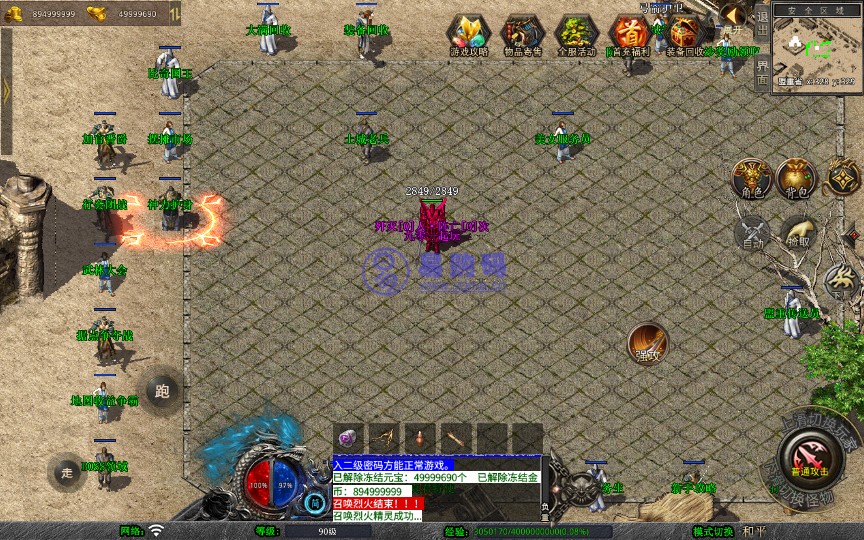864x540 pixels.
Task: Tap the 拾取 pickup button
Action: point(798,234)
